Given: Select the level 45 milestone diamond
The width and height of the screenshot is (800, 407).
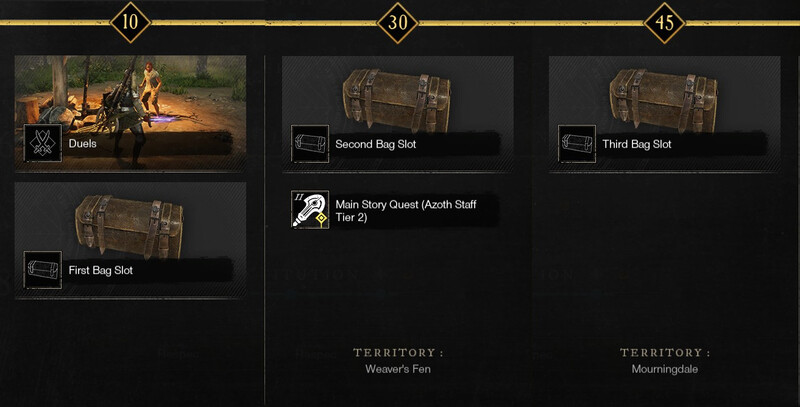Looking at the screenshot, I should (x=664, y=20).
